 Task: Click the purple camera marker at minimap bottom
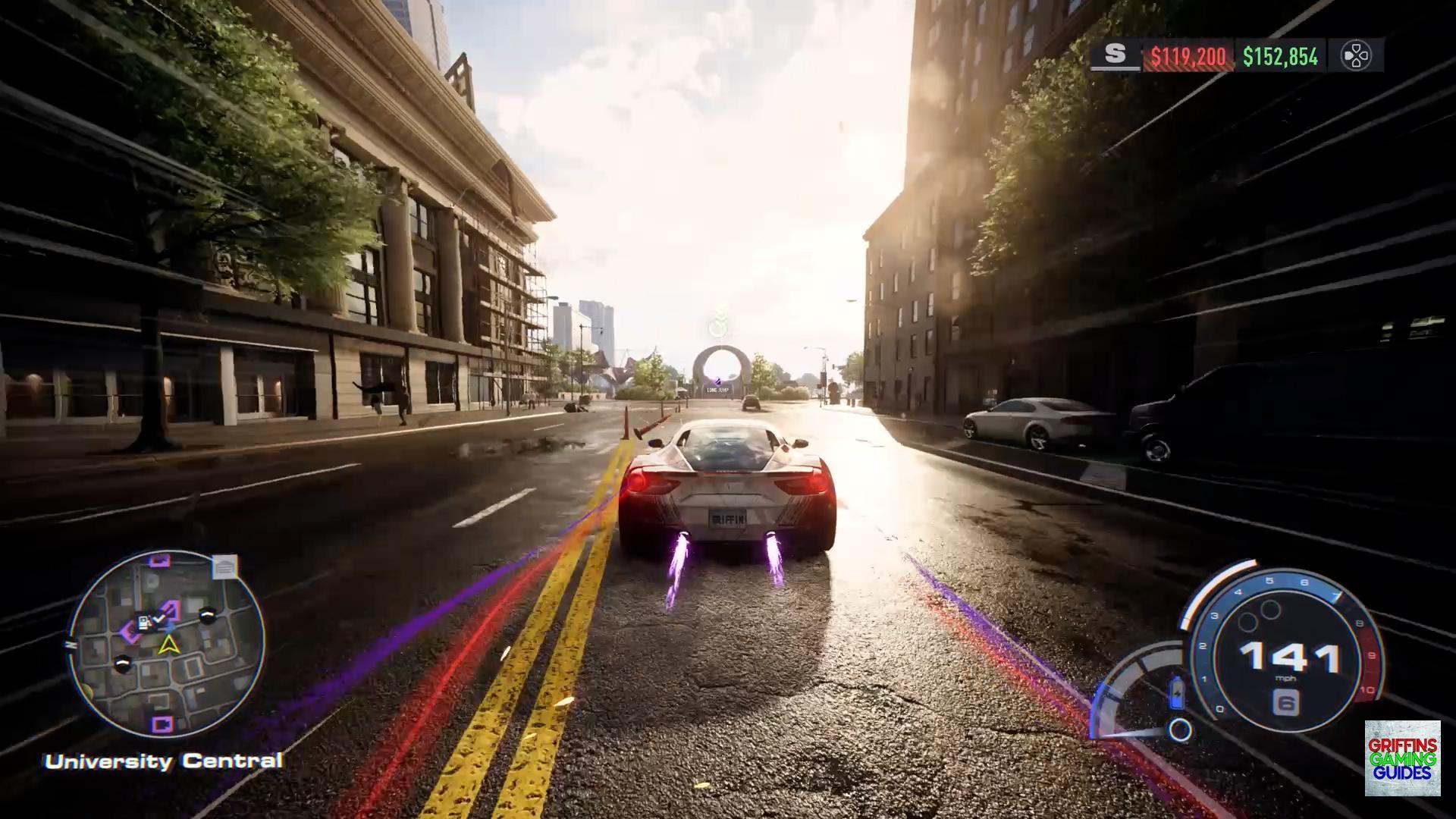161,723
